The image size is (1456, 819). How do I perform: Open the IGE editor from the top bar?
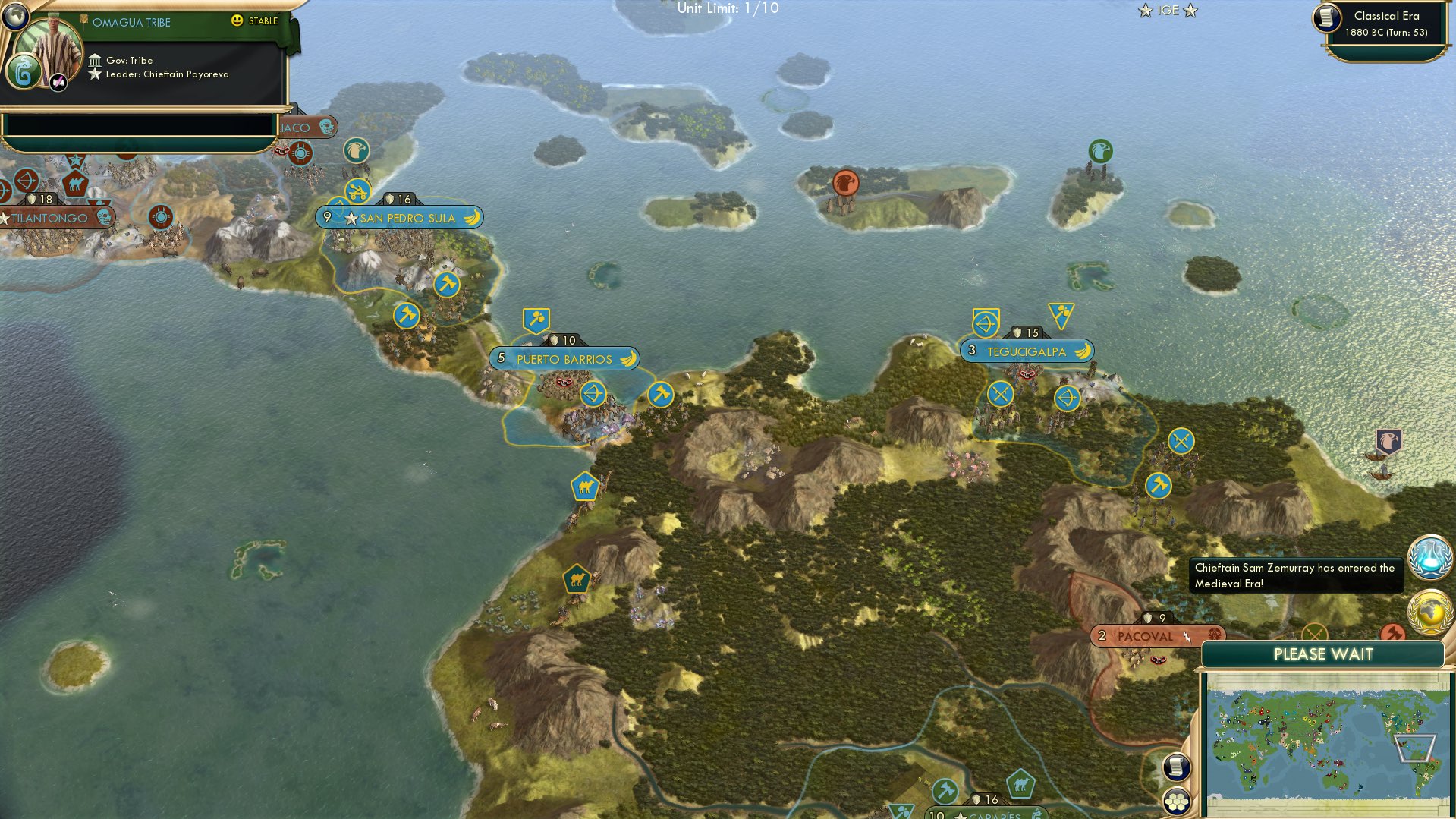1168,11
